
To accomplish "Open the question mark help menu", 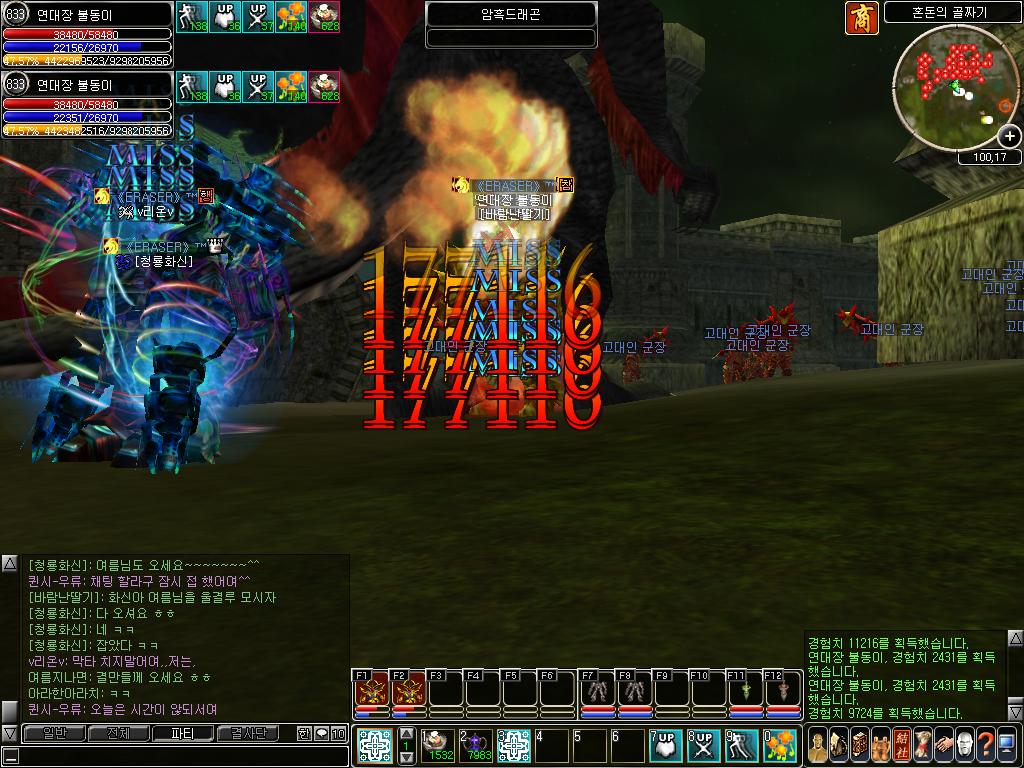I will tap(986, 745).
